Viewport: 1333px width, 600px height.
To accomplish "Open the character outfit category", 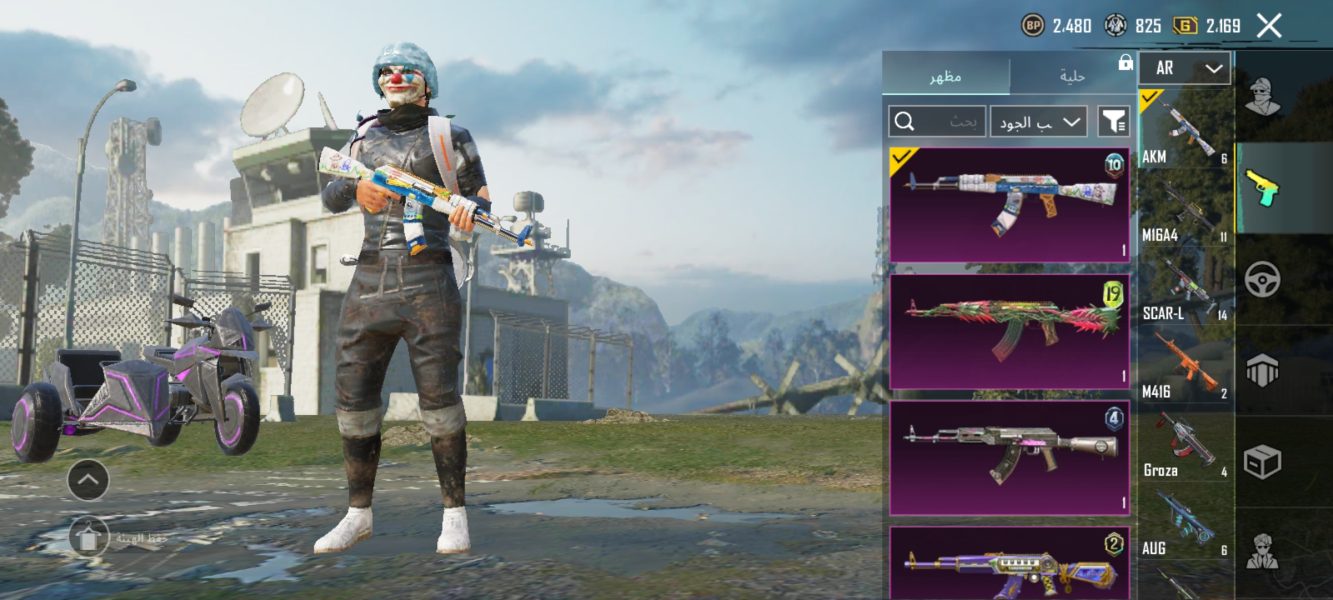I will tap(1264, 97).
